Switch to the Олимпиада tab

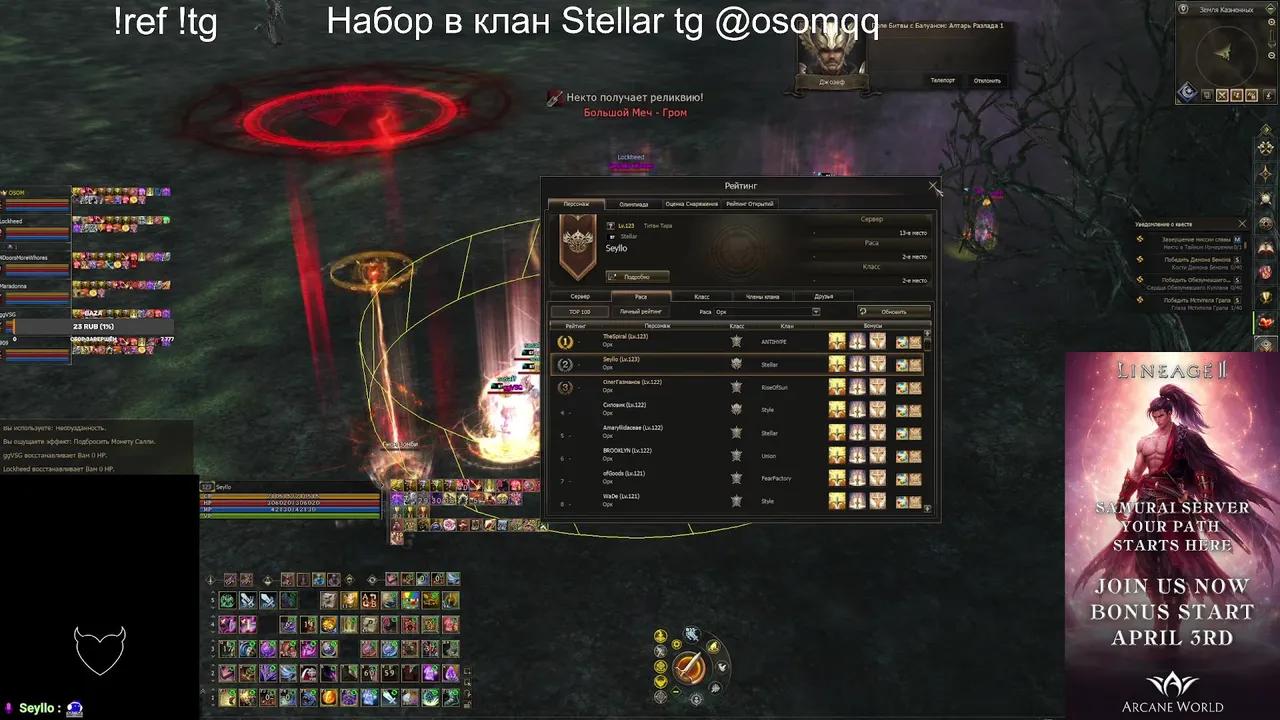634,203
